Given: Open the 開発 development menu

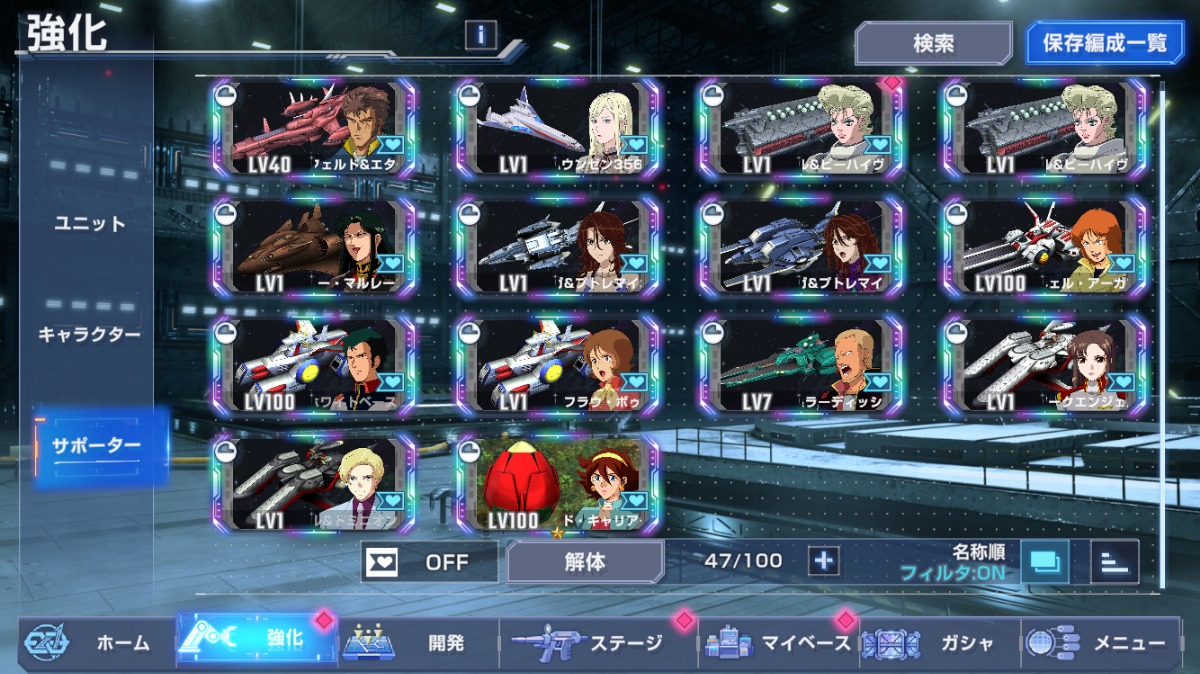Looking at the screenshot, I should point(418,643).
